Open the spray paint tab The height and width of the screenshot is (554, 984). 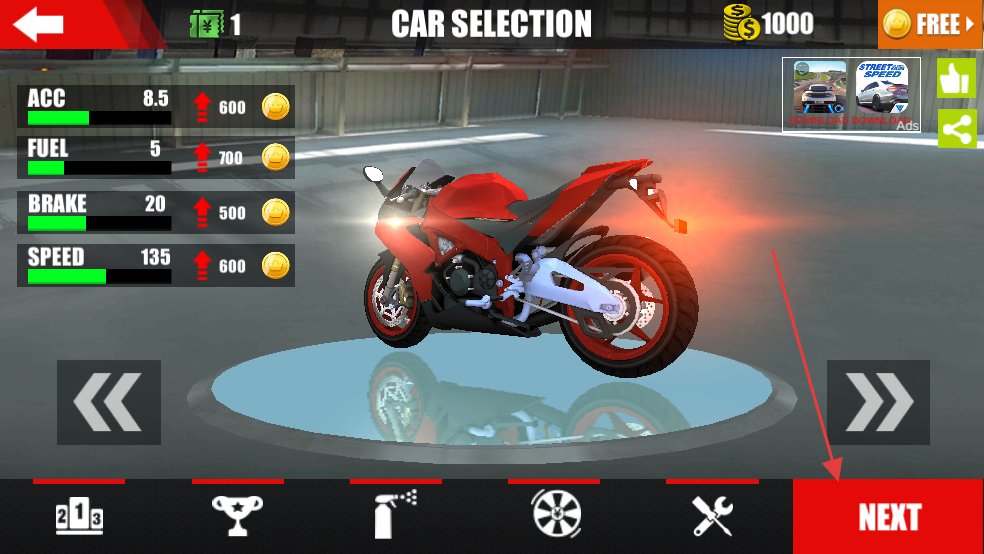tap(396, 517)
